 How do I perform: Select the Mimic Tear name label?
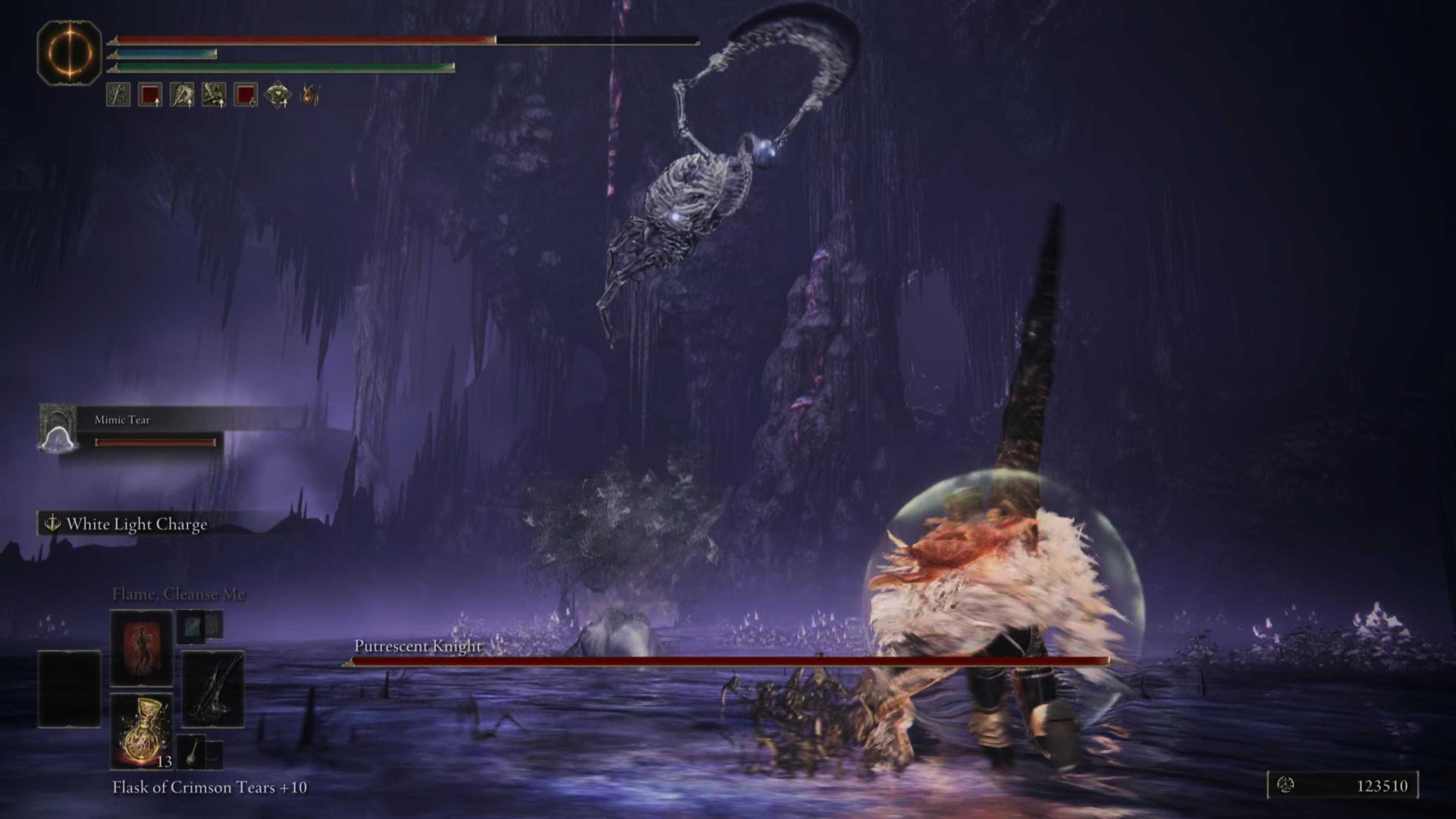[122, 420]
